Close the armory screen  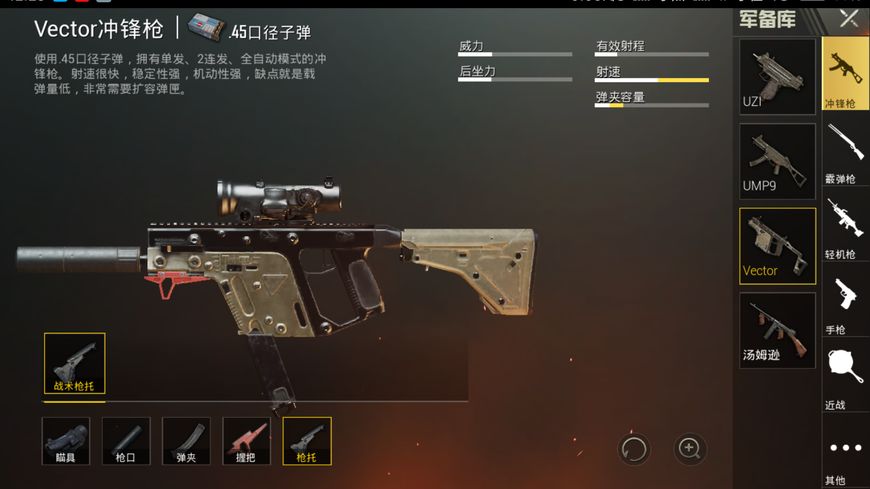pyautogui.click(x=849, y=18)
